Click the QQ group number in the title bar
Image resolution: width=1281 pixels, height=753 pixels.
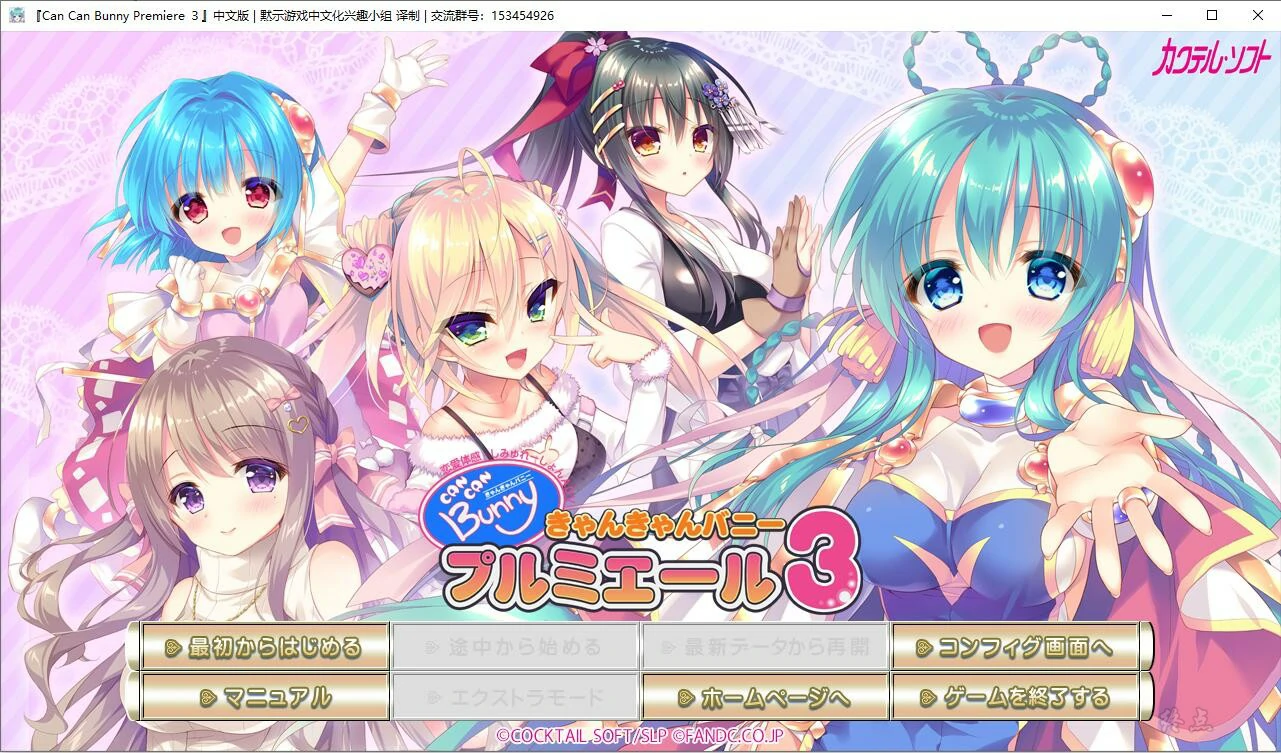[x=518, y=15]
